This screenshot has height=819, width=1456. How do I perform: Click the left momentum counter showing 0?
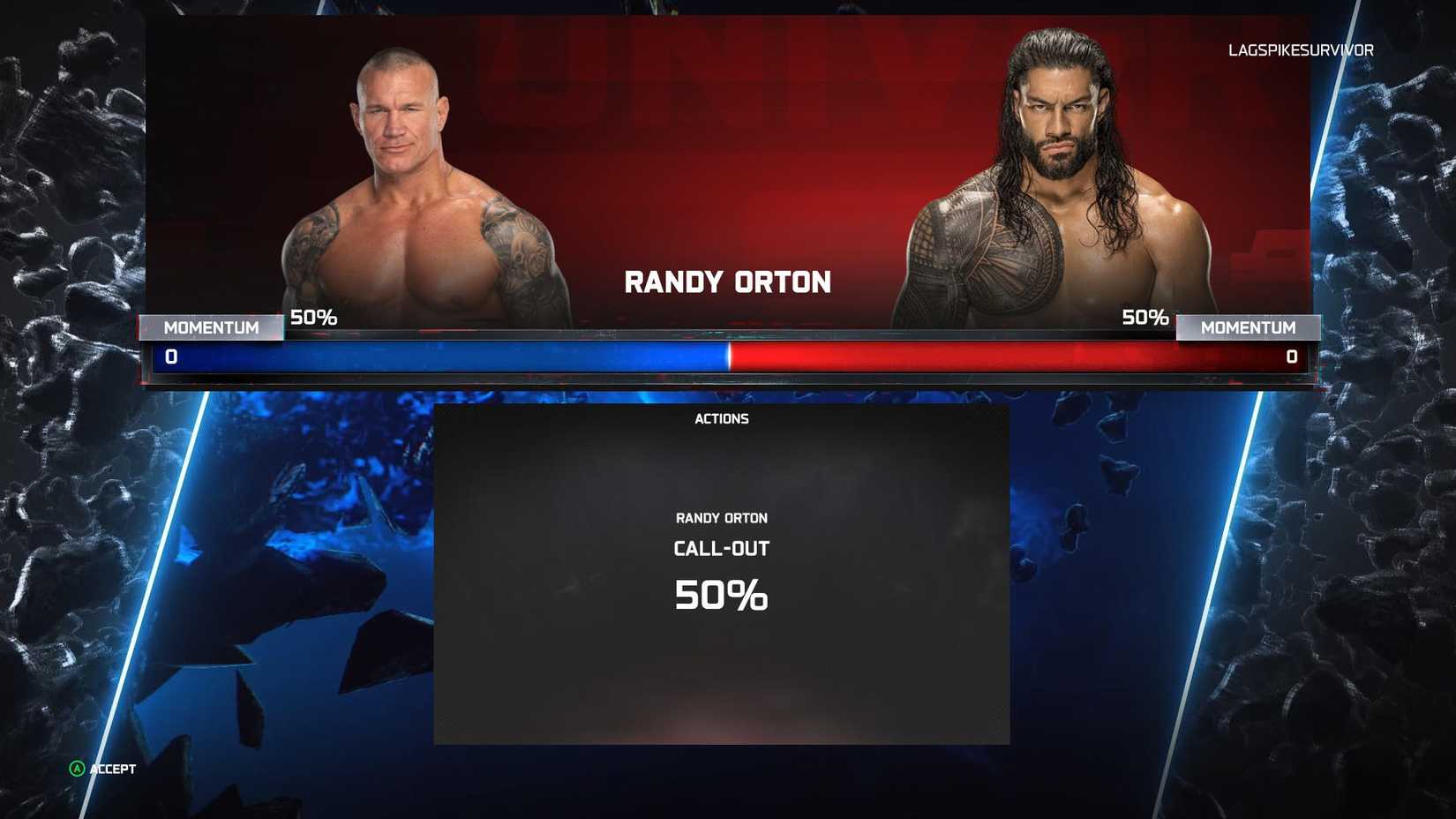(173, 357)
